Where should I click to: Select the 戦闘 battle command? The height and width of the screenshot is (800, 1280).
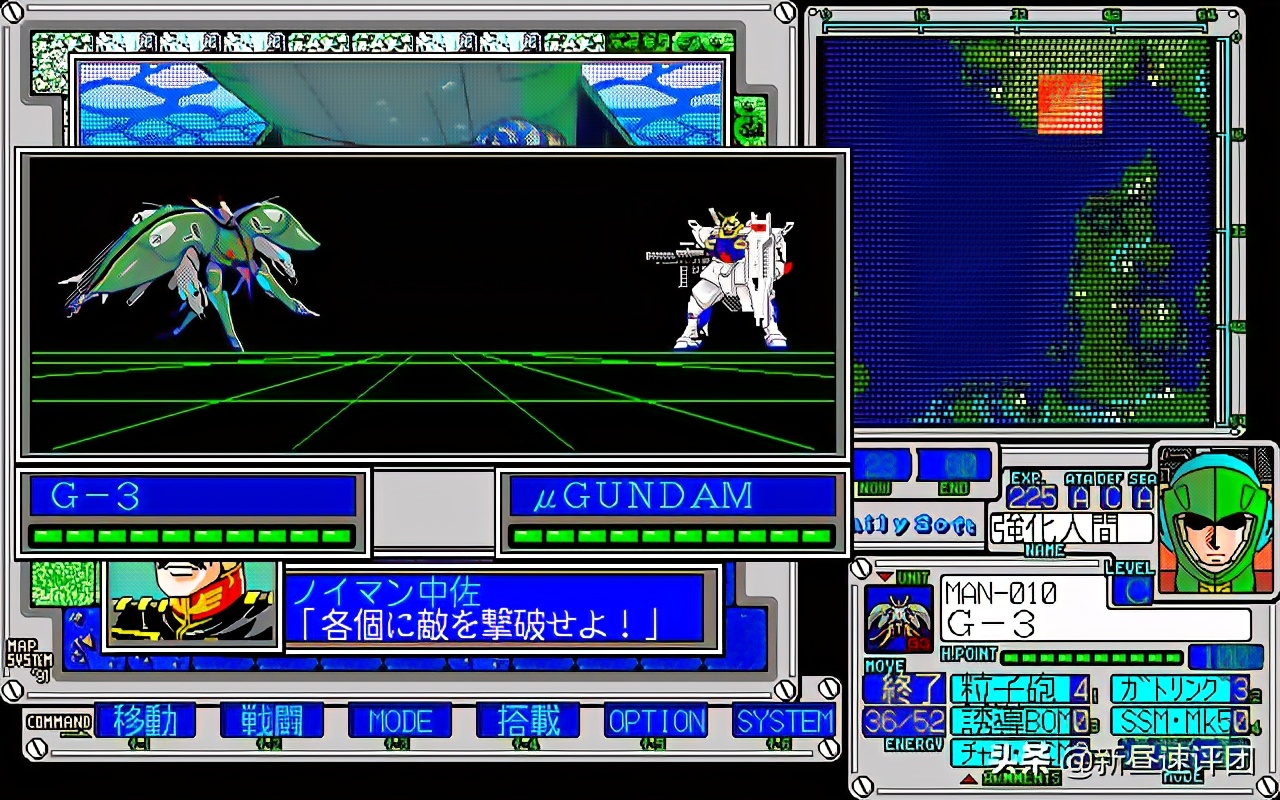(x=272, y=722)
